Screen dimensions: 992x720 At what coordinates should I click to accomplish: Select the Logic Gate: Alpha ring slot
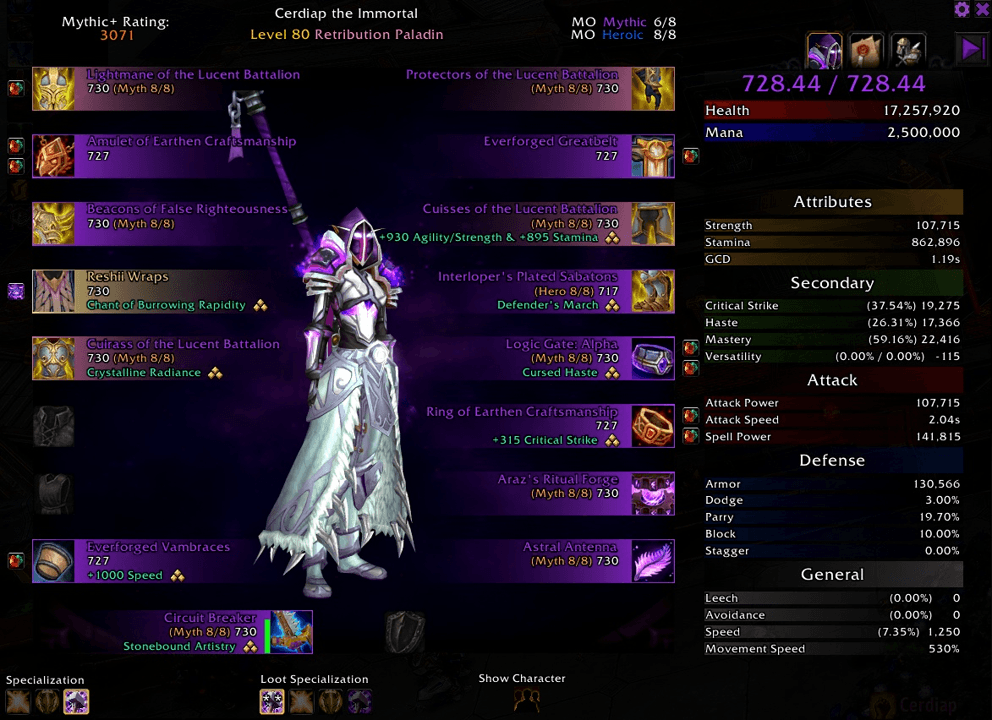653,358
